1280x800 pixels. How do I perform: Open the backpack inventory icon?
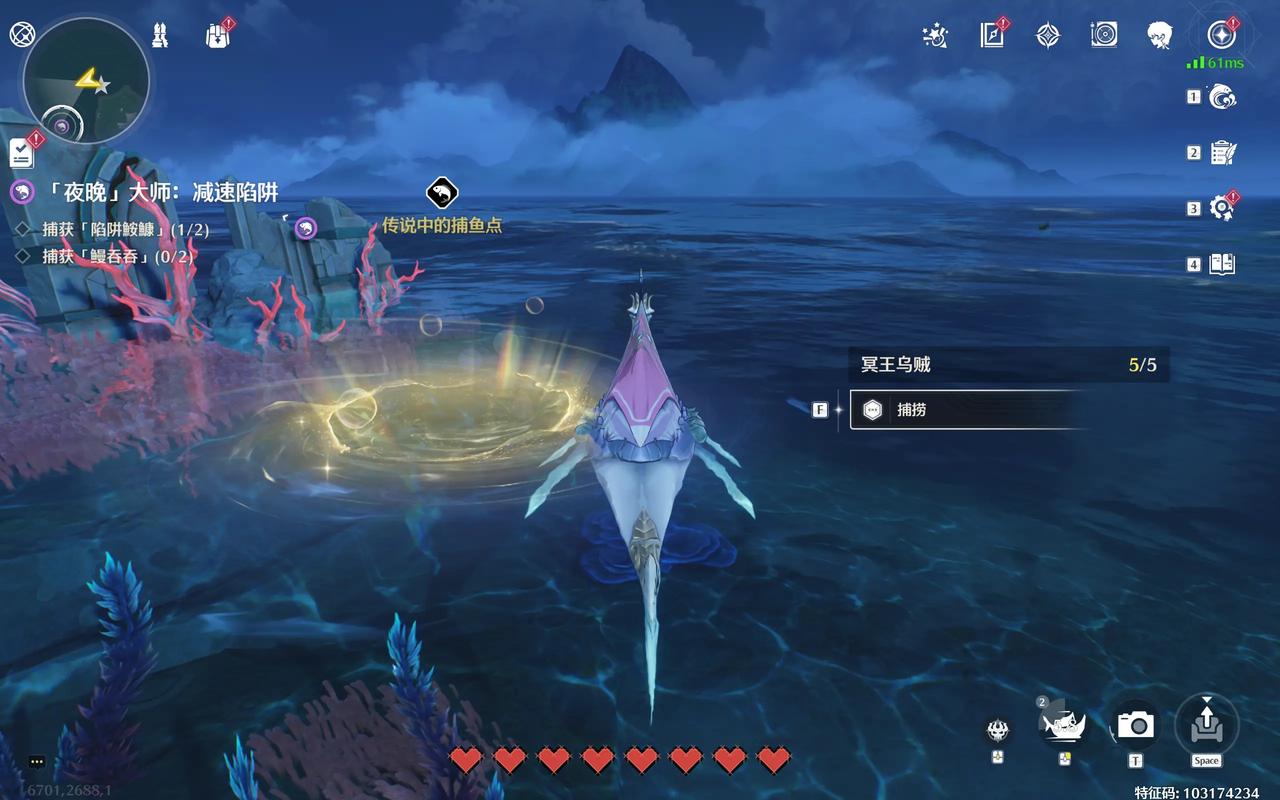(x=218, y=35)
